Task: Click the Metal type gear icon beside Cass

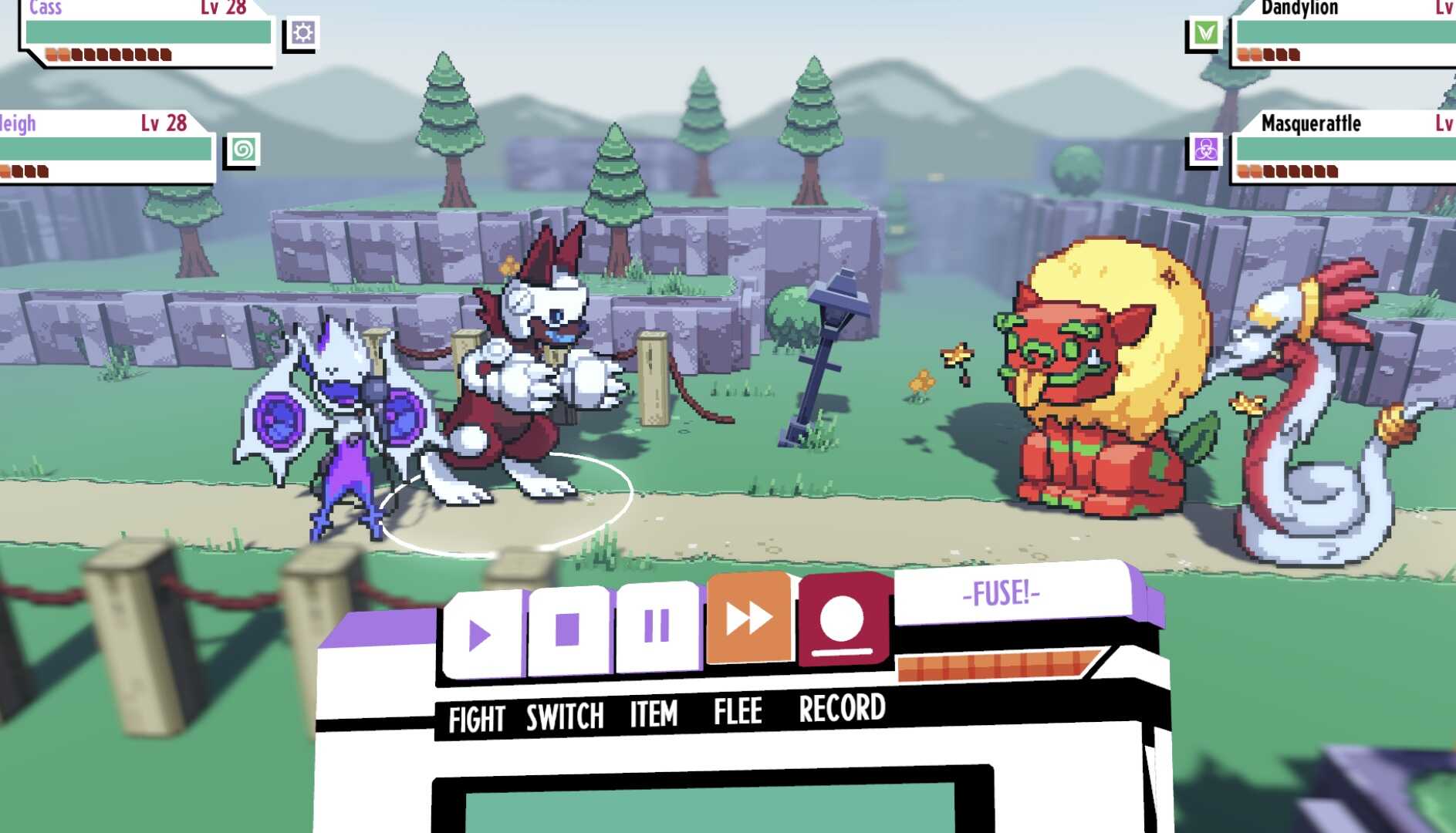Action: 304,32
